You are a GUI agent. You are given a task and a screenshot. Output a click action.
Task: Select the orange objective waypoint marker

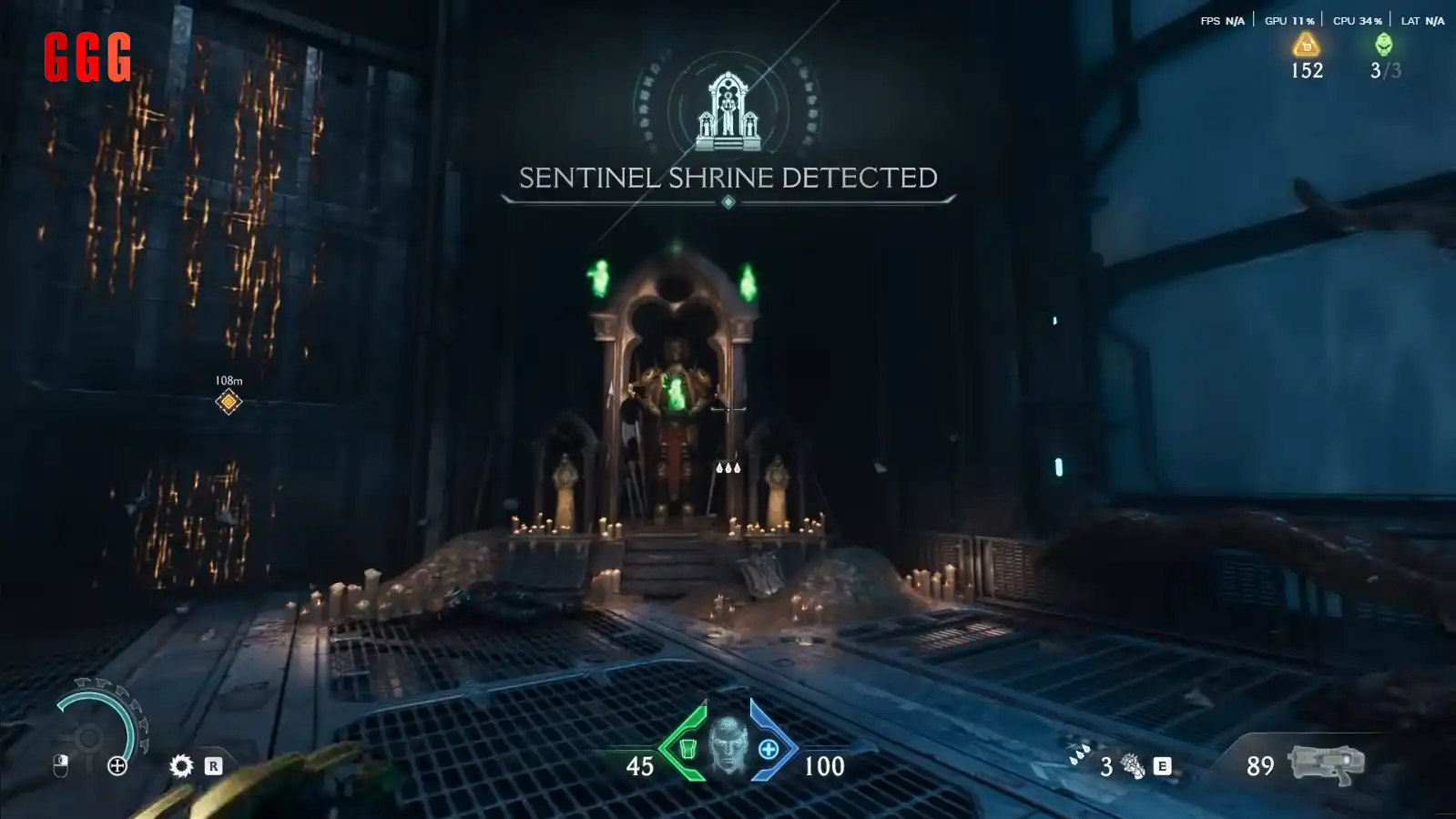click(x=229, y=402)
